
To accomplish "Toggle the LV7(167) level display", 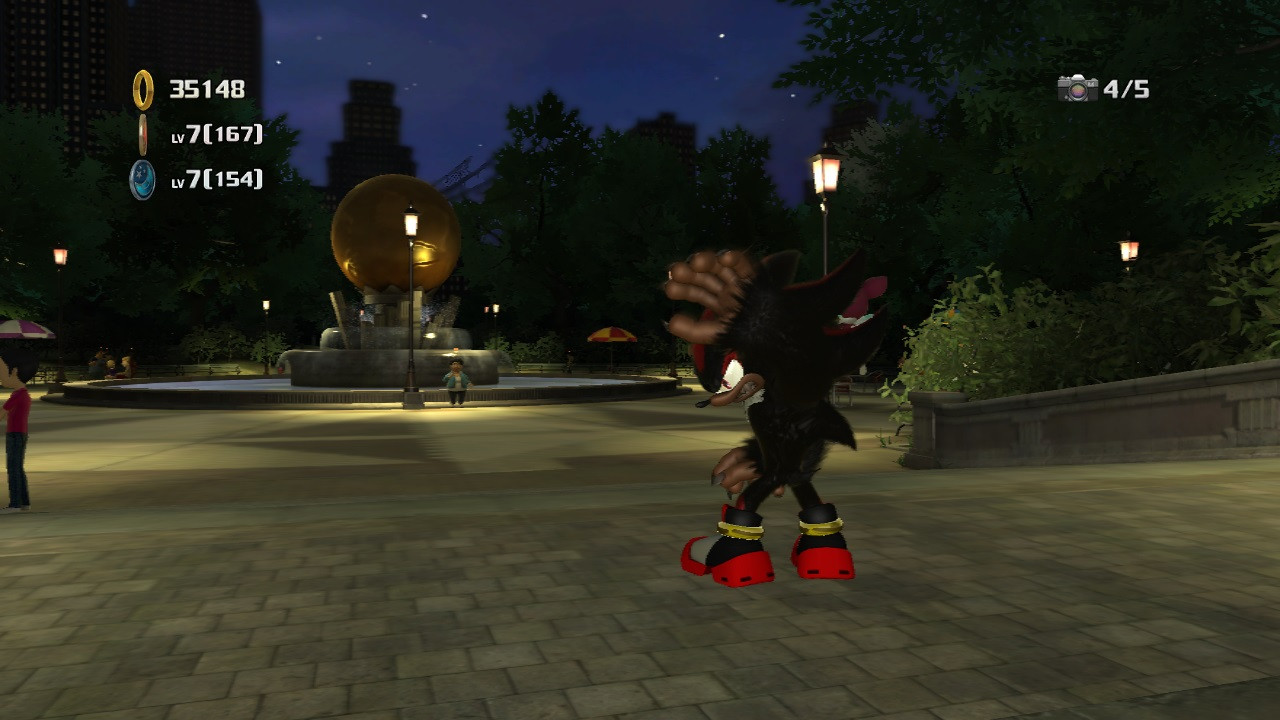I will tap(215, 137).
